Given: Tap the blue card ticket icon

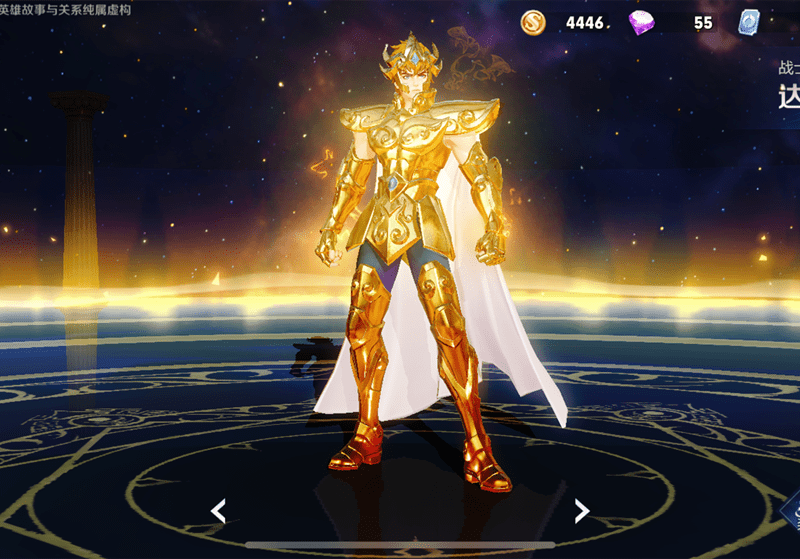Looking at the screenshot, I should (x=749, y=21).
